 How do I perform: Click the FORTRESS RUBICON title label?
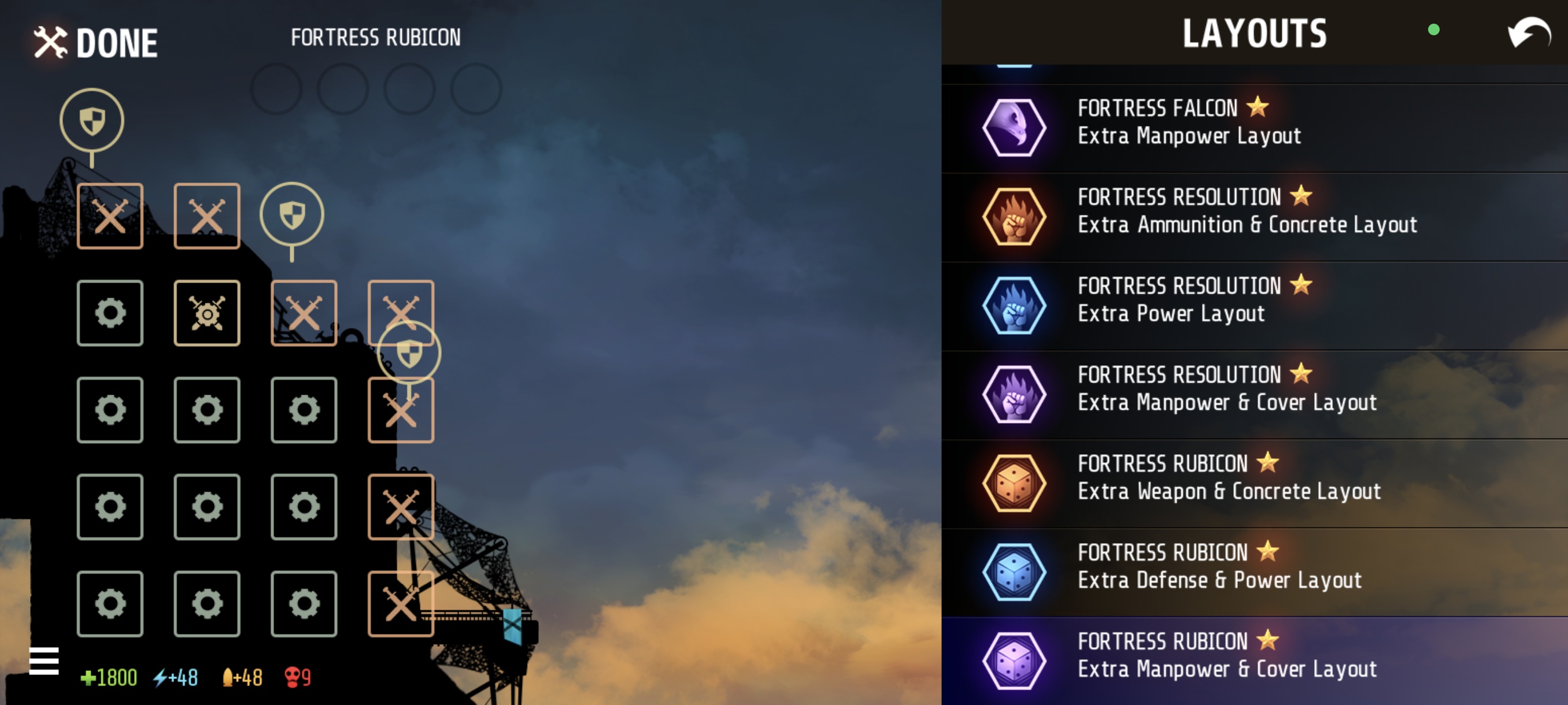376,36
